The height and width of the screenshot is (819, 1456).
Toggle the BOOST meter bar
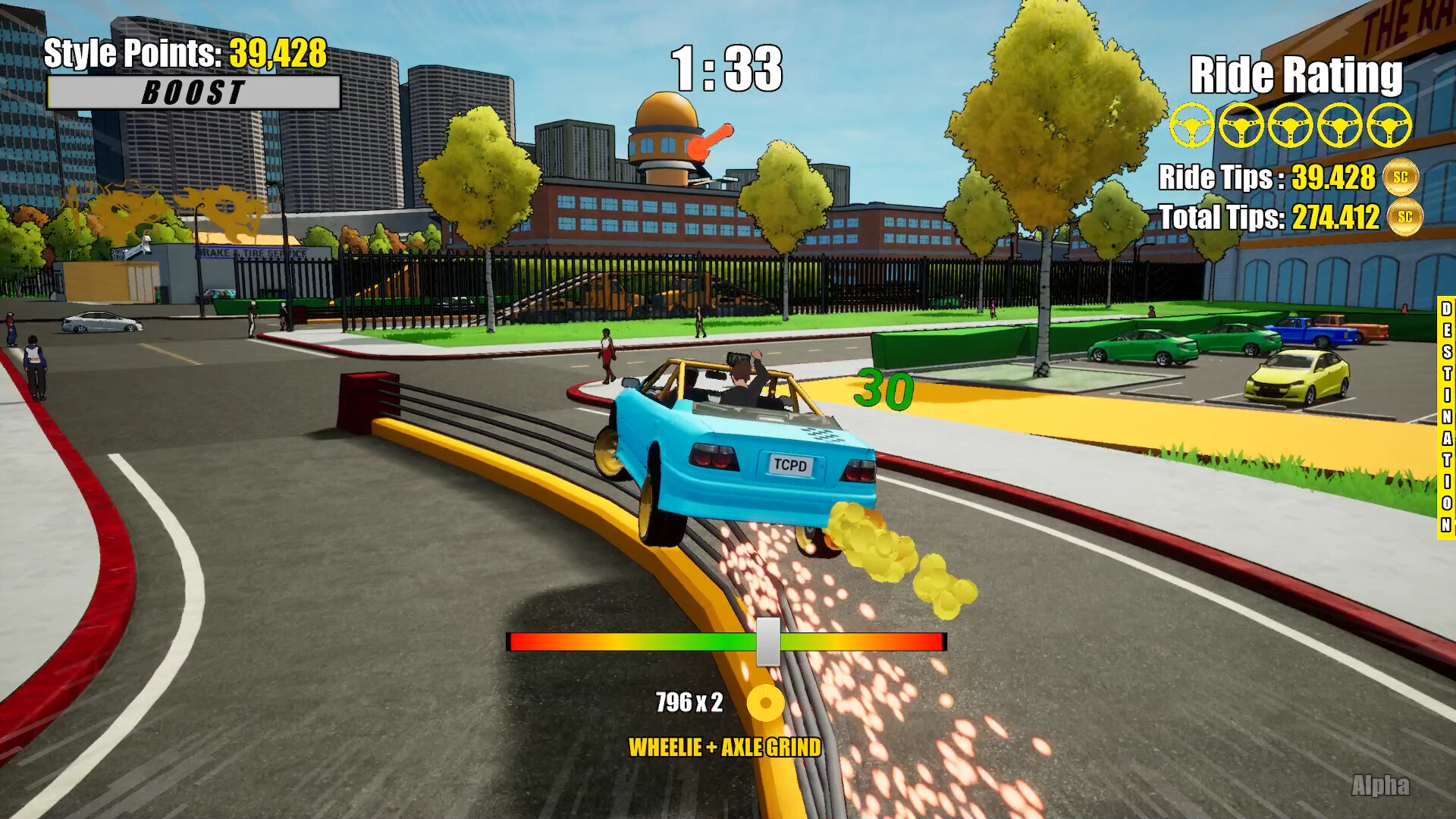193,93
